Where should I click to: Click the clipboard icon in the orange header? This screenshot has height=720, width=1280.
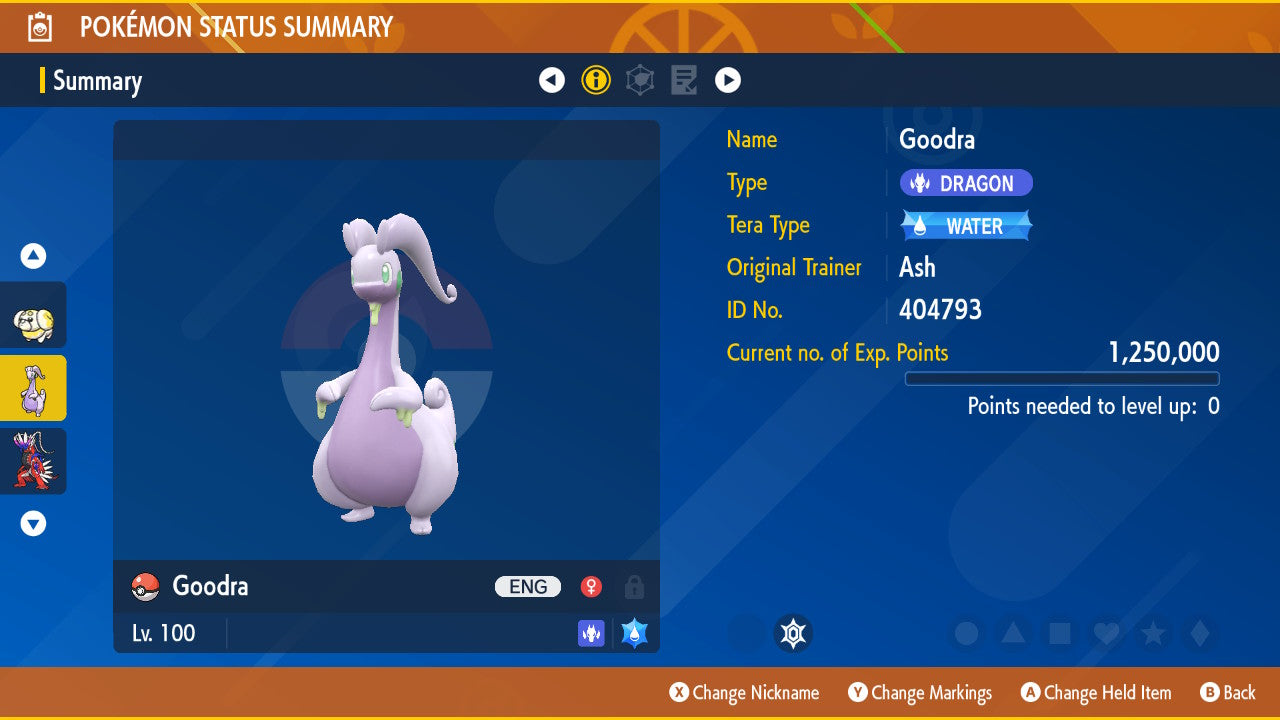click(39, 27)
